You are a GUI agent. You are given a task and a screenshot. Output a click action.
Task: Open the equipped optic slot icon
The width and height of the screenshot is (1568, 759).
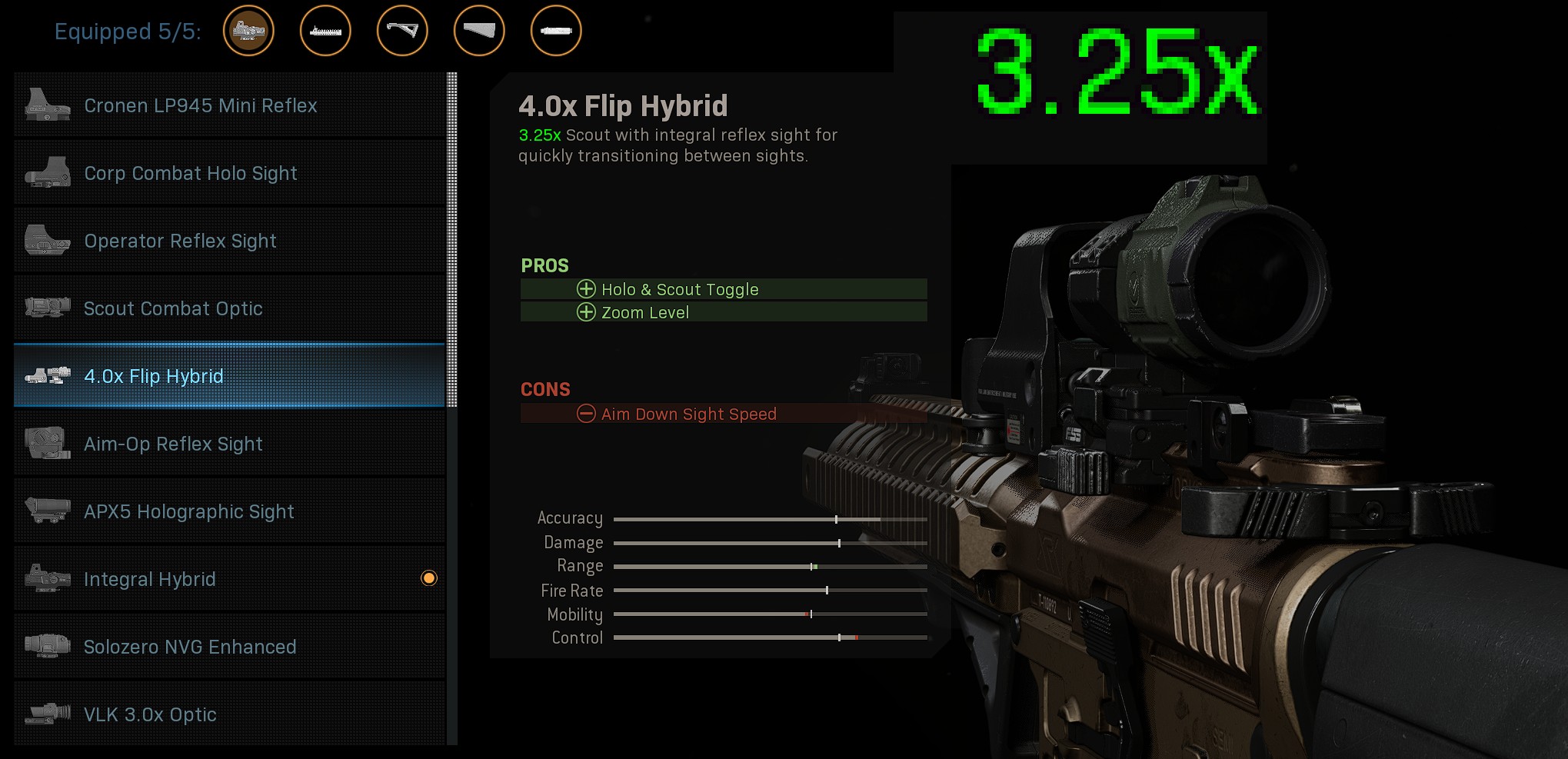coord(248,32)
